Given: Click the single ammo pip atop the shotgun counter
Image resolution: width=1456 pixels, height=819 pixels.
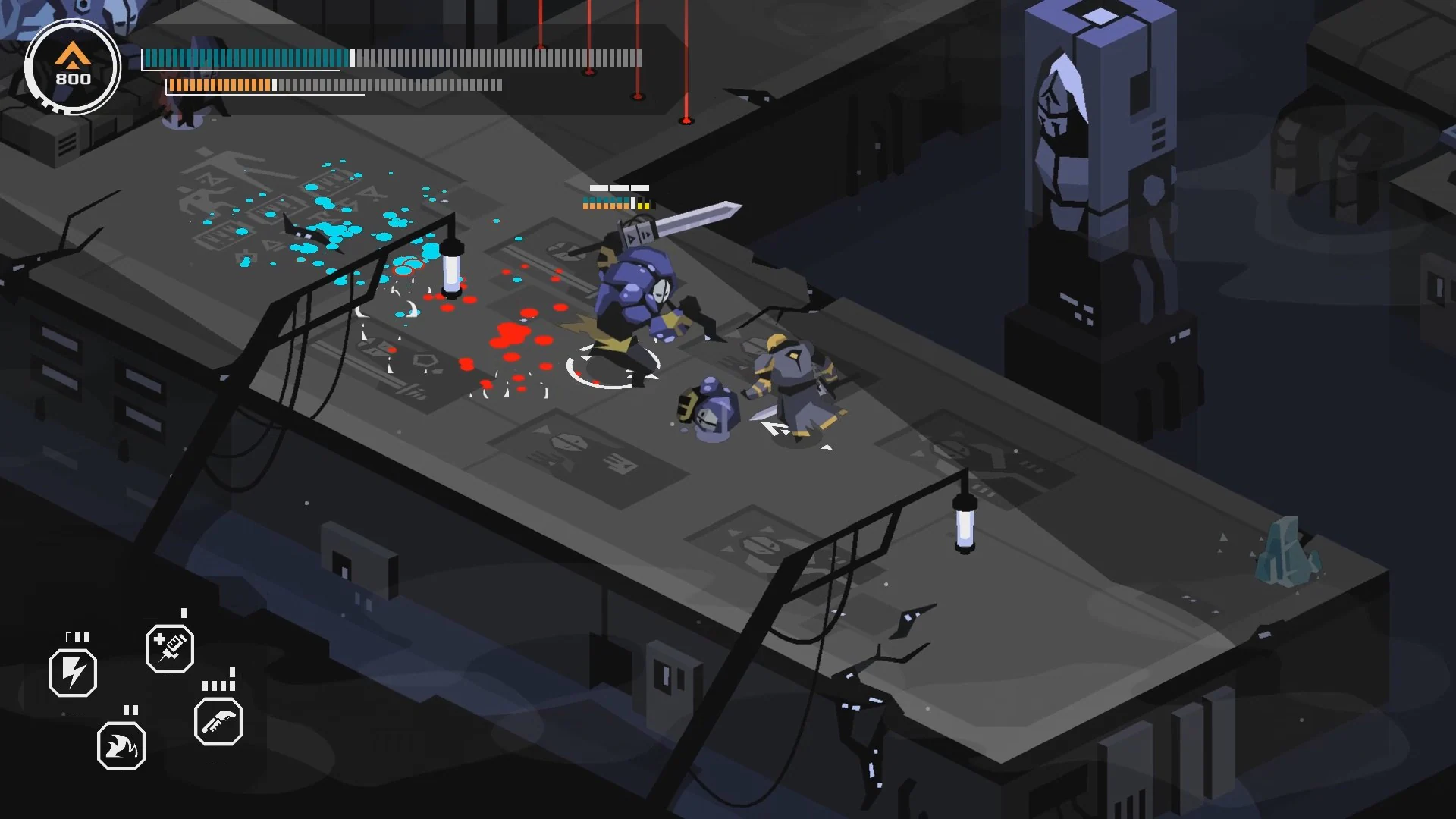Looking at the screenshot, I should tap(232, 673).
